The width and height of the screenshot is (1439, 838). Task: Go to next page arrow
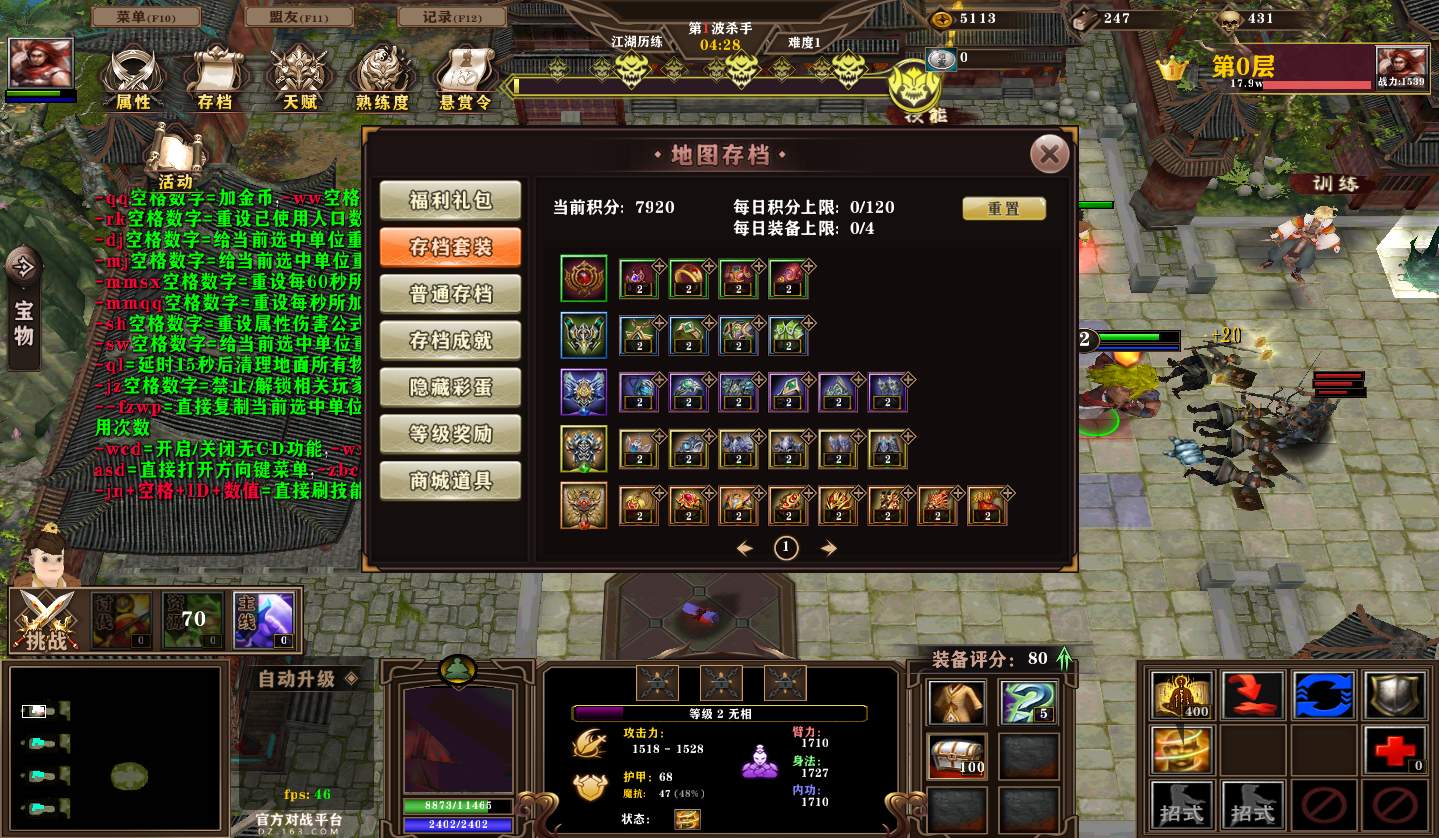click(828, 548)
